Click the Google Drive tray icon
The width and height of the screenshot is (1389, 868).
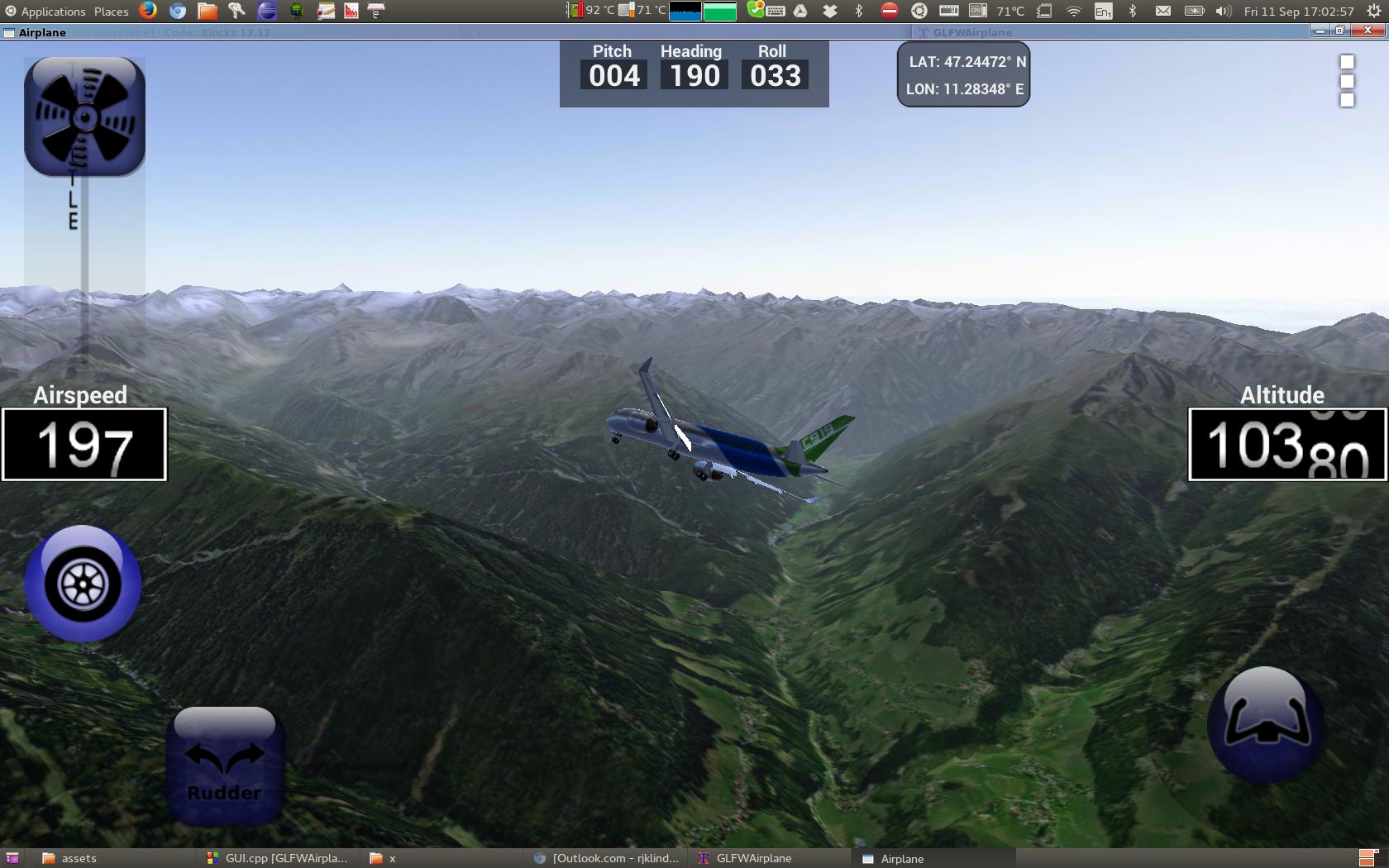(799, 11)
